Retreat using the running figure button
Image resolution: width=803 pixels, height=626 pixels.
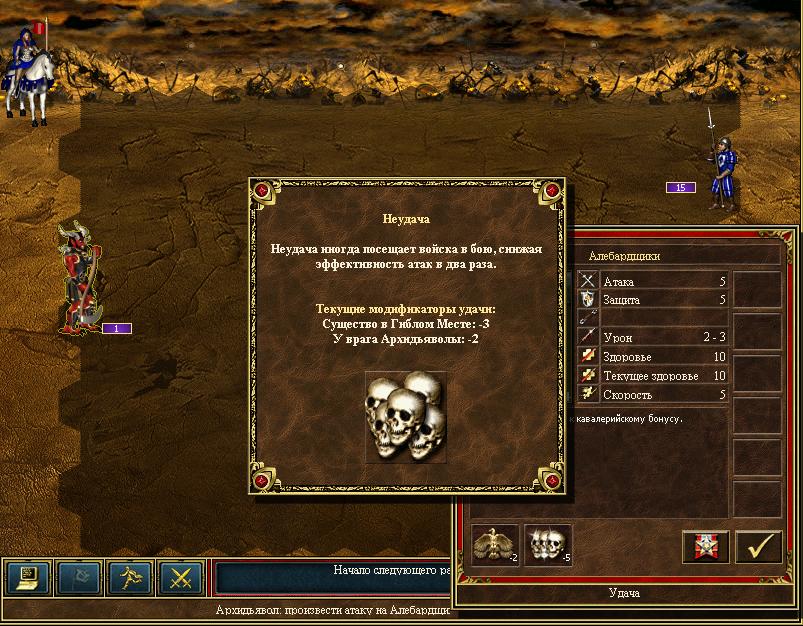point(131,578)
